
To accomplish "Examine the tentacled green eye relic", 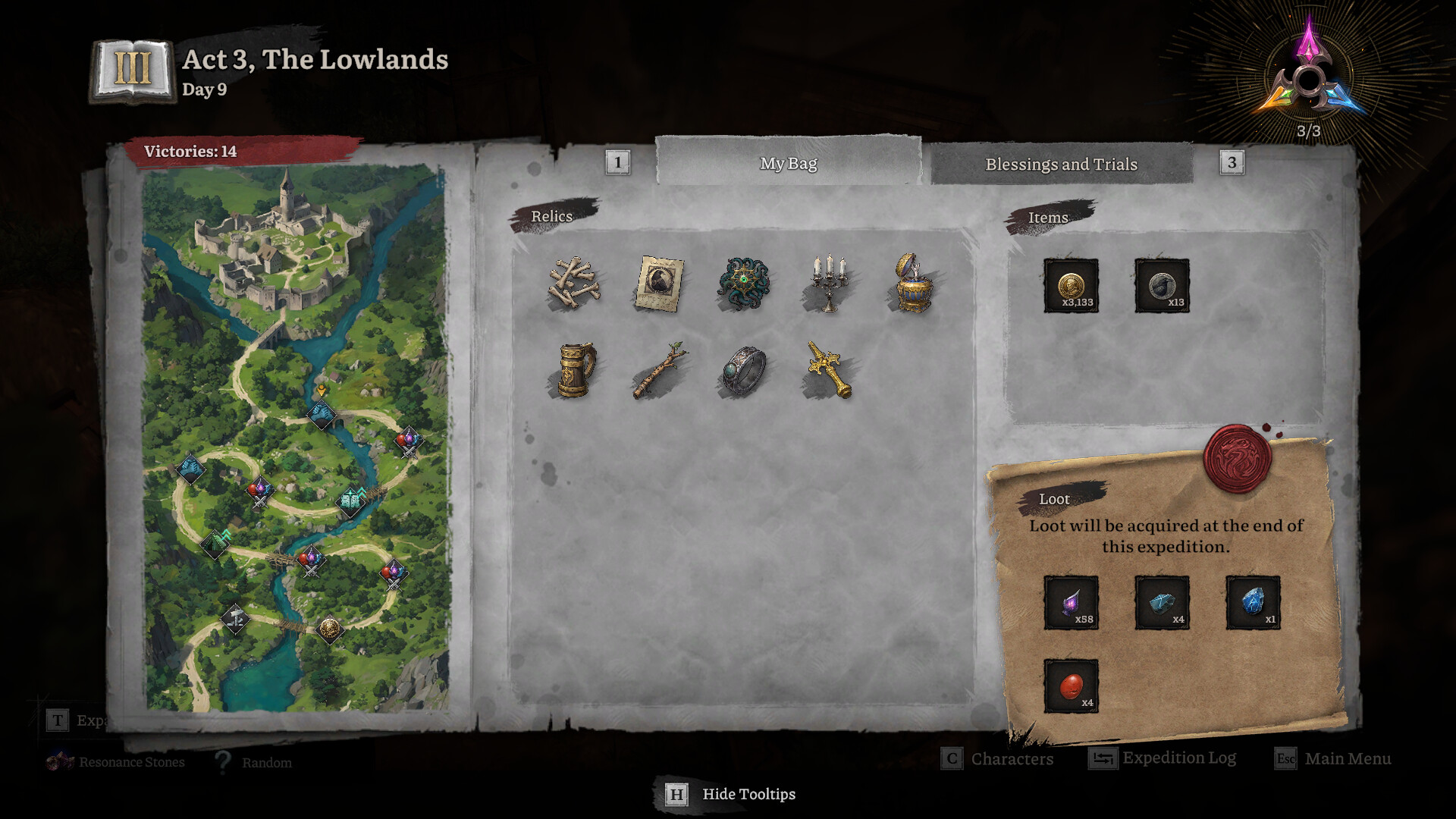I will point(744,284).
